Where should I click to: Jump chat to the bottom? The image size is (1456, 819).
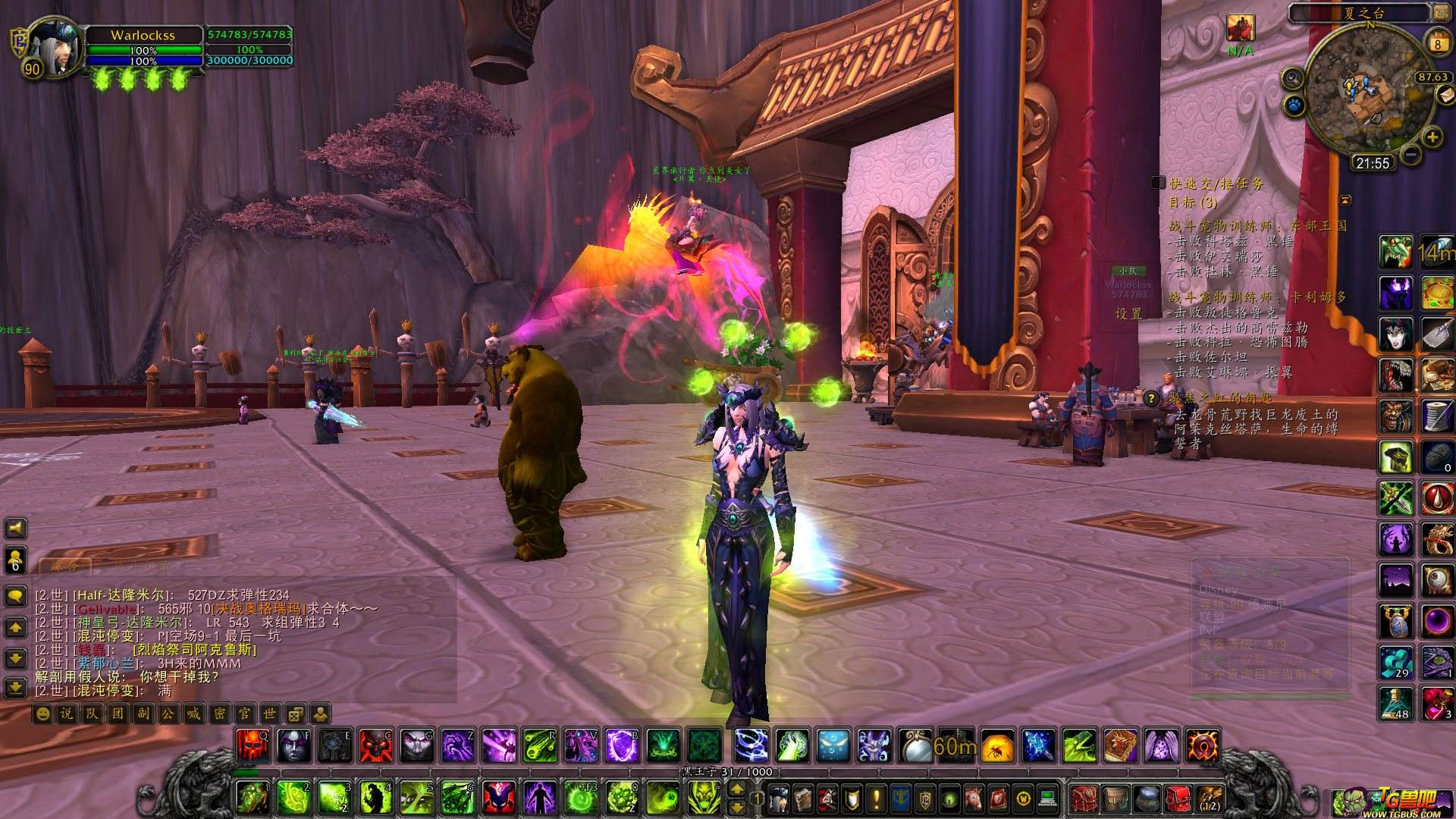[15, 688]
